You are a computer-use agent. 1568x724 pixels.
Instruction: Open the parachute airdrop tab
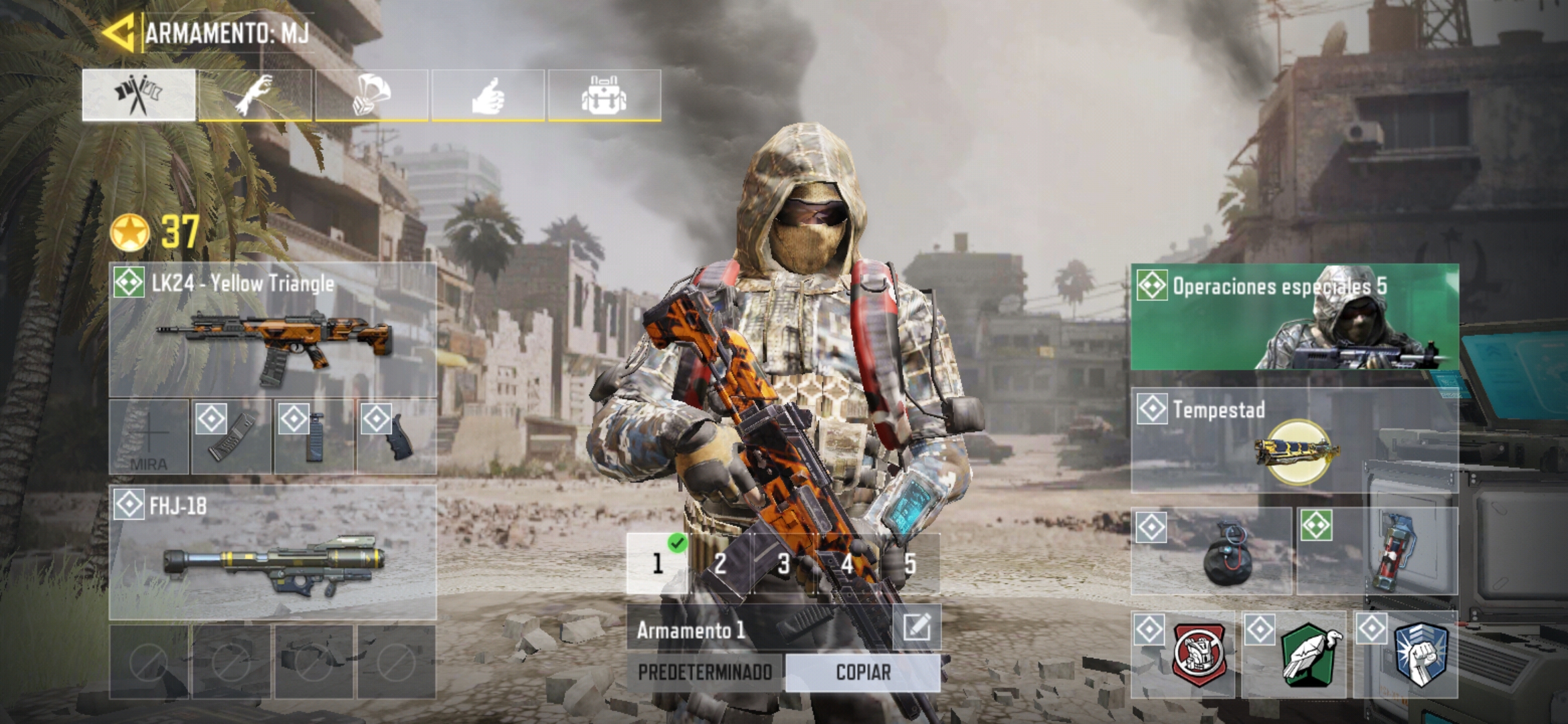(371, 95)
